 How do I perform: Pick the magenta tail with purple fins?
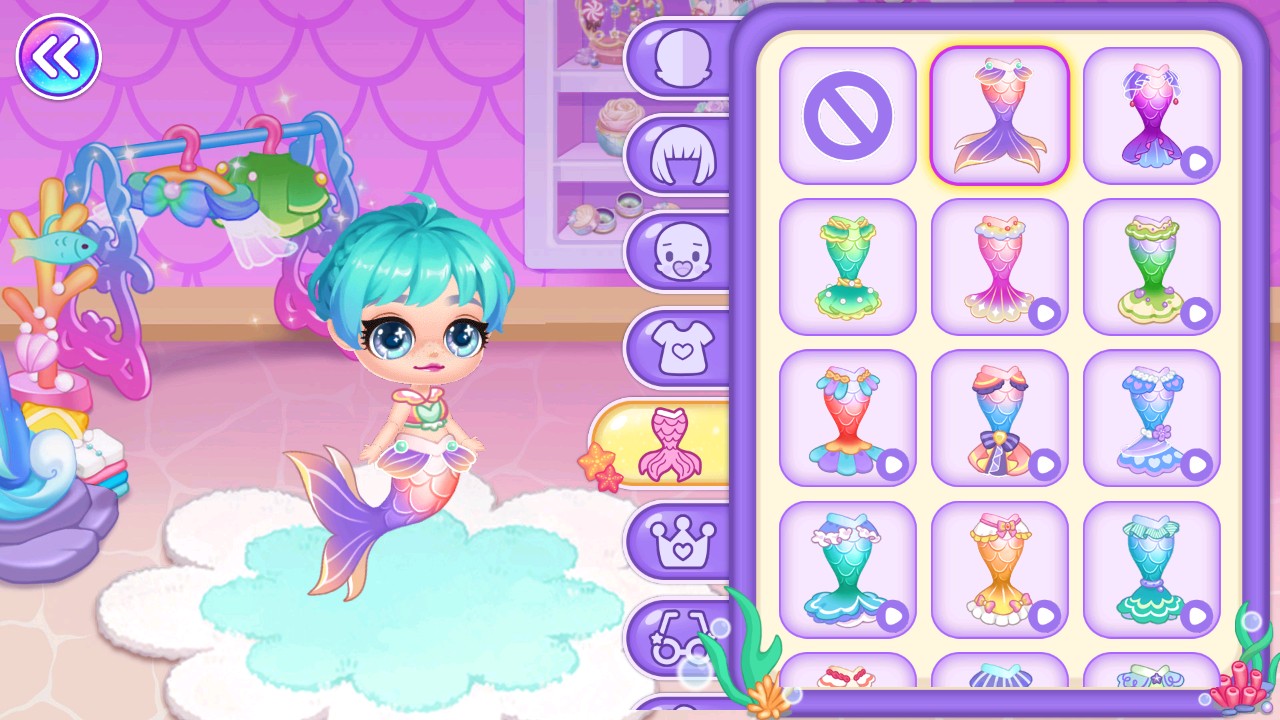1151,116
